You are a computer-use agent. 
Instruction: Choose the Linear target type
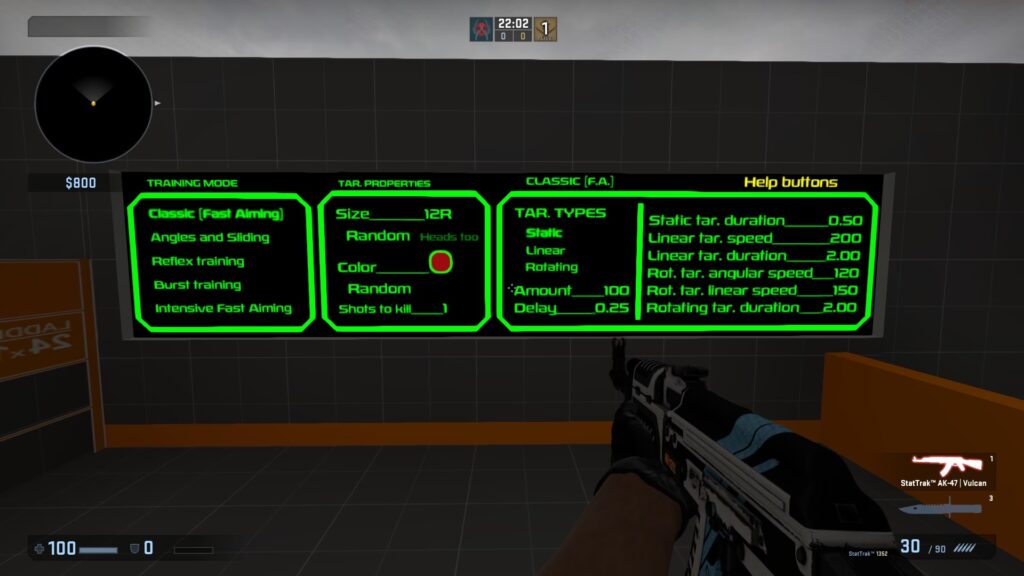(545, 250)
